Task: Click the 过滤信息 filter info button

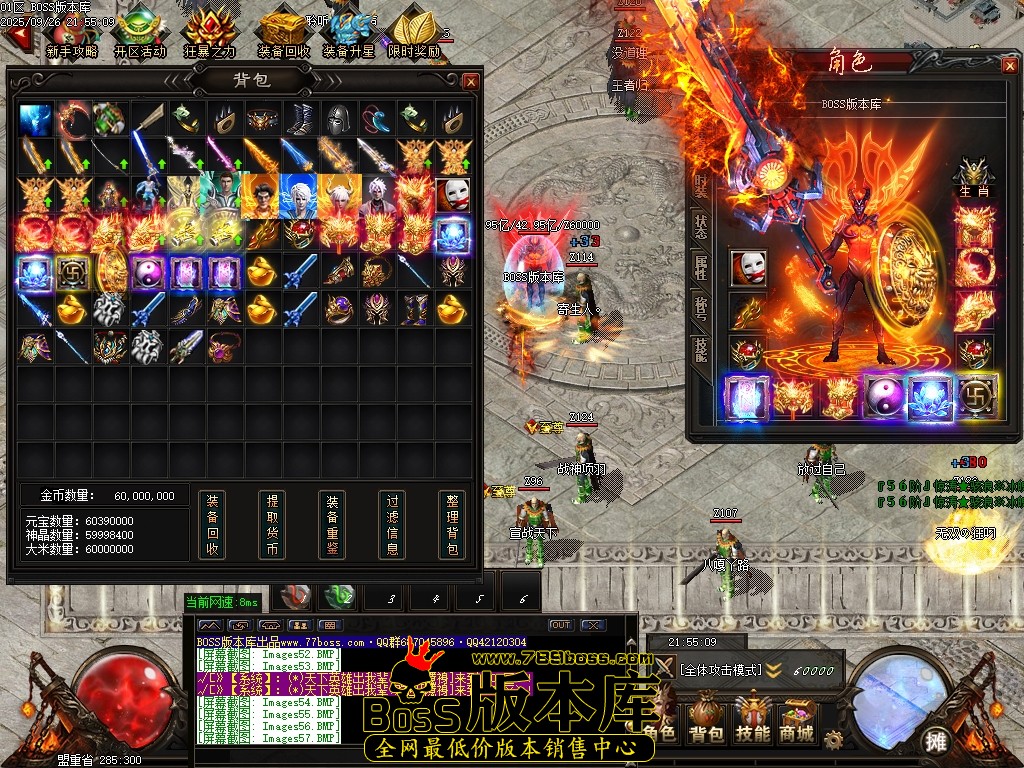Action: tap(392, 524)
